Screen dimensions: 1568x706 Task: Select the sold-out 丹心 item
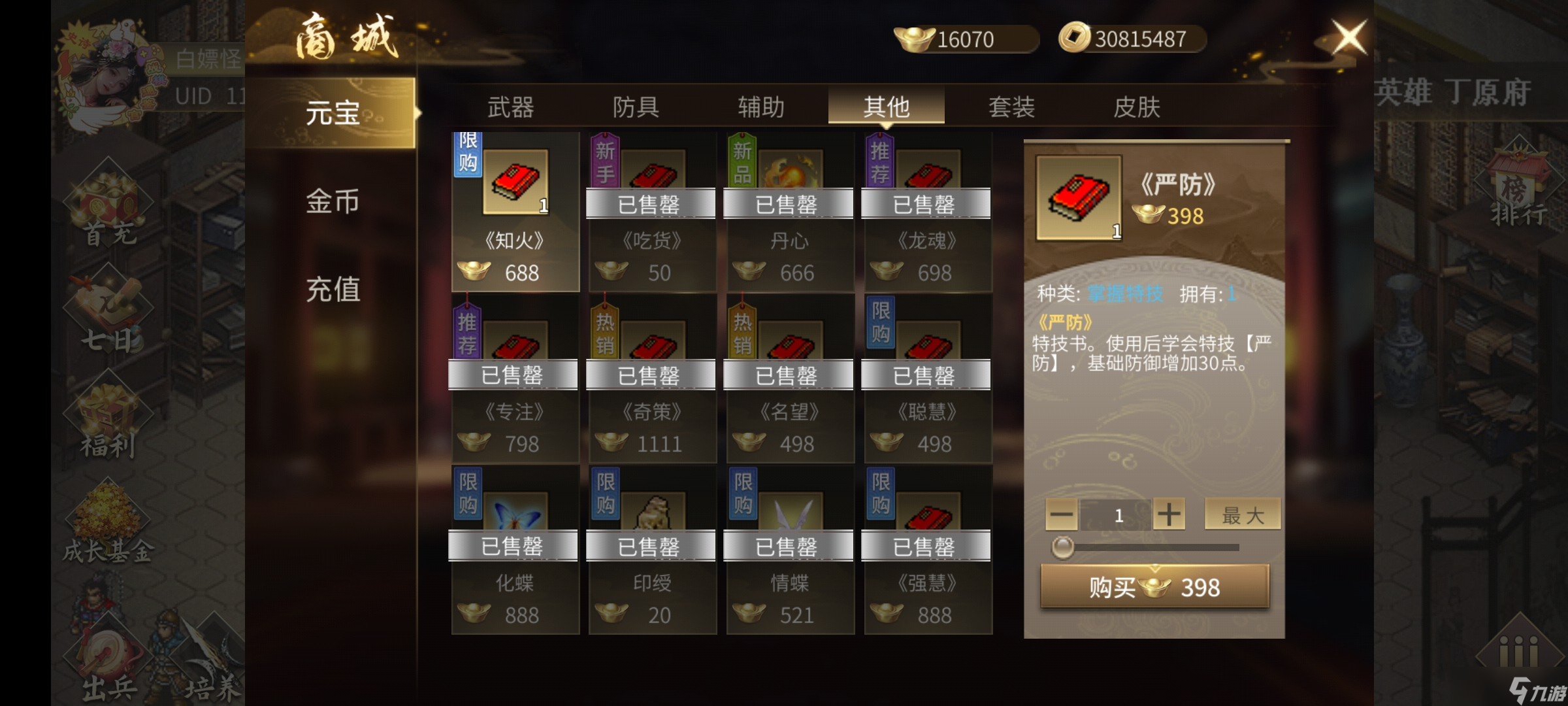tap(790, 212)
